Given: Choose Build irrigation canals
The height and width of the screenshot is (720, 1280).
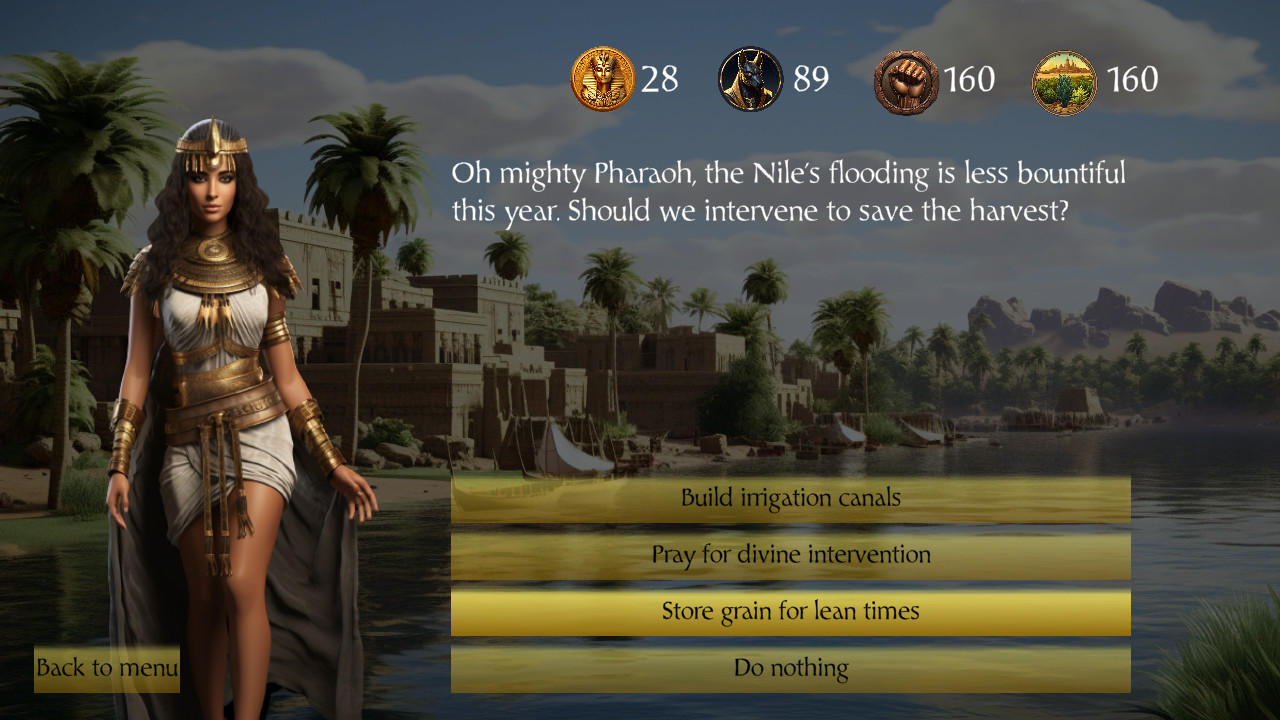Looking at the screenshot, I should point(790,497).
